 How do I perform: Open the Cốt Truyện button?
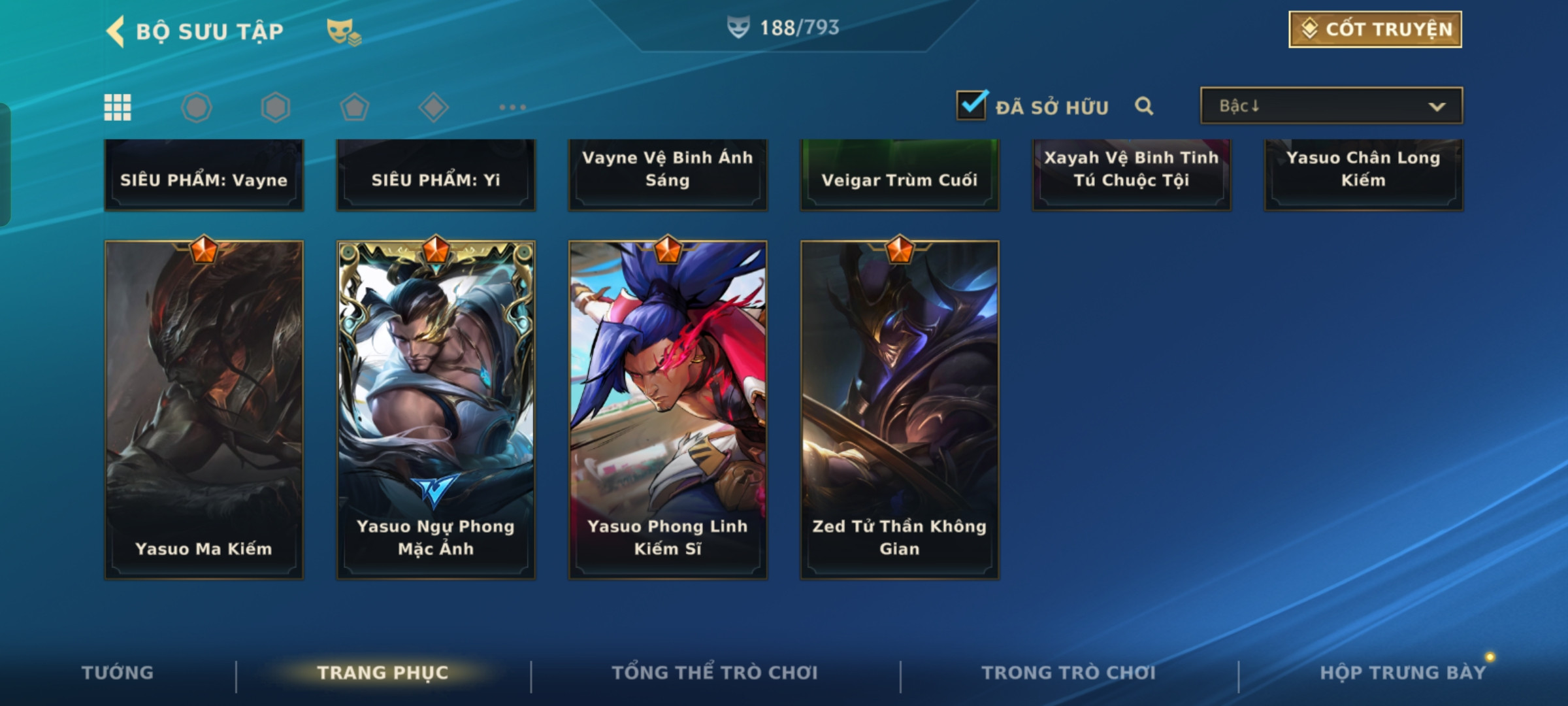[1375, 29]
